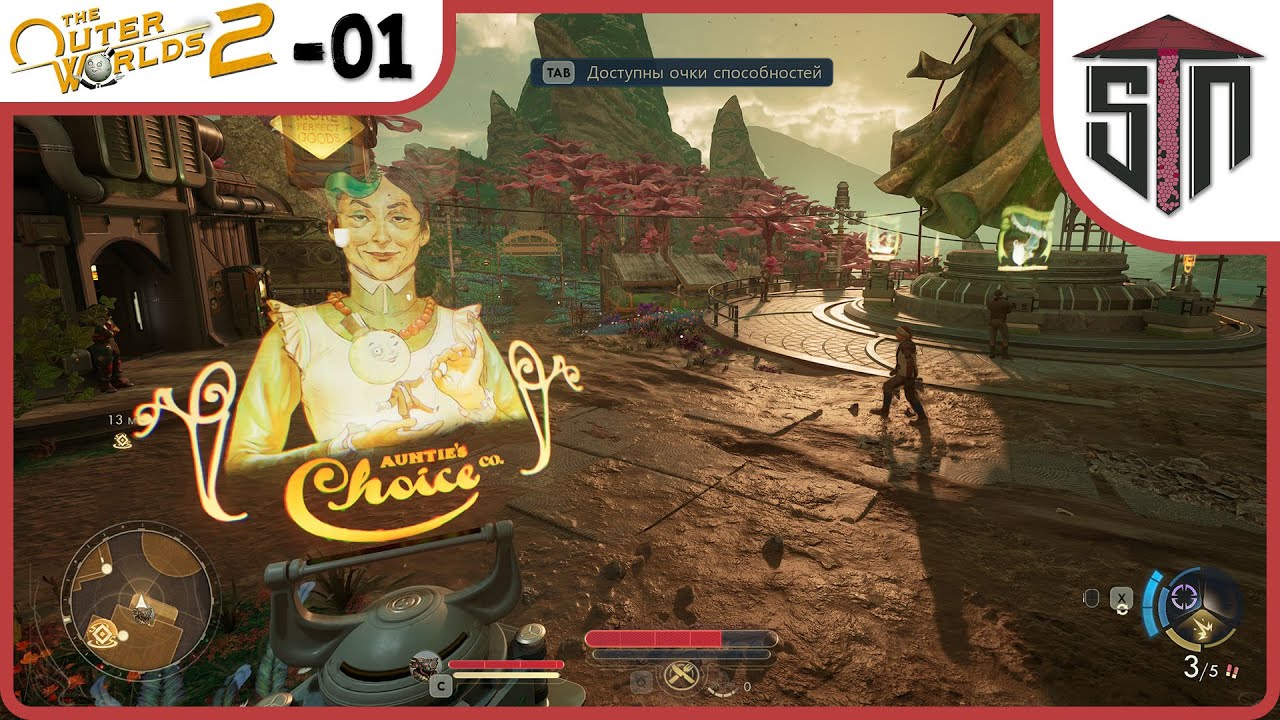Use the knife-and-fork consumable icon
1280x720 pixels.
coord(679,677)
